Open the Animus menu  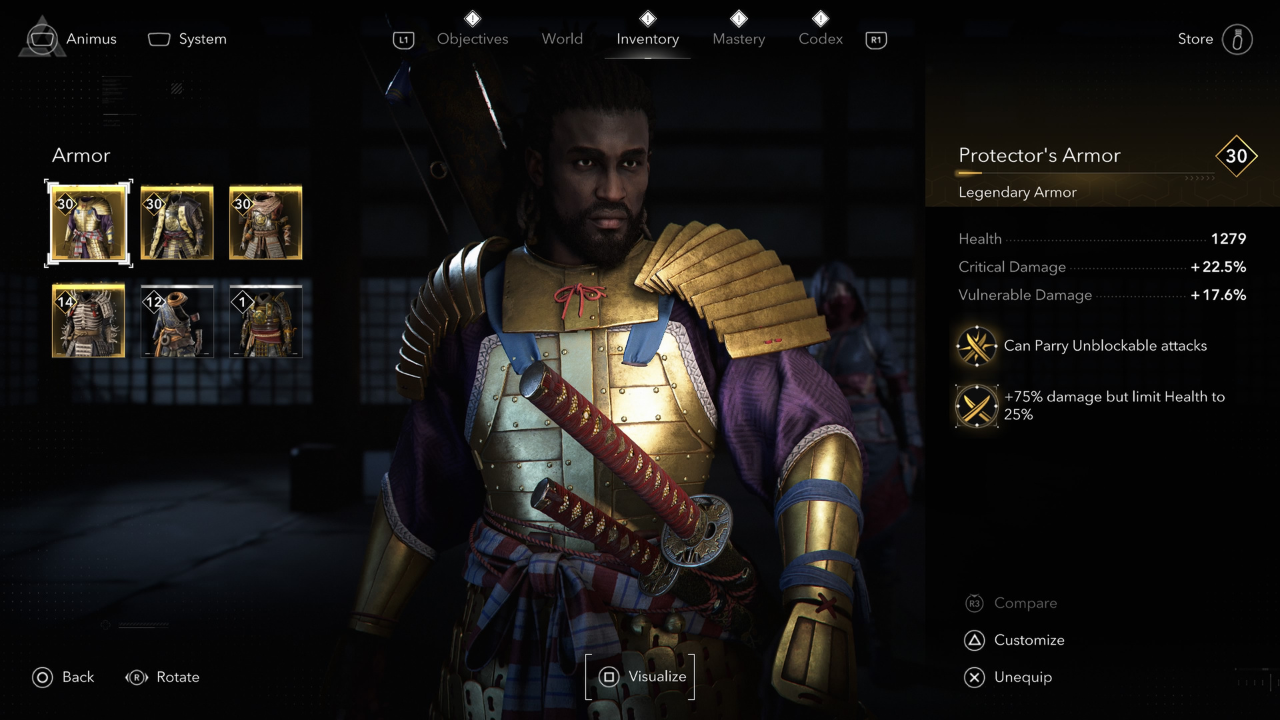72,39
